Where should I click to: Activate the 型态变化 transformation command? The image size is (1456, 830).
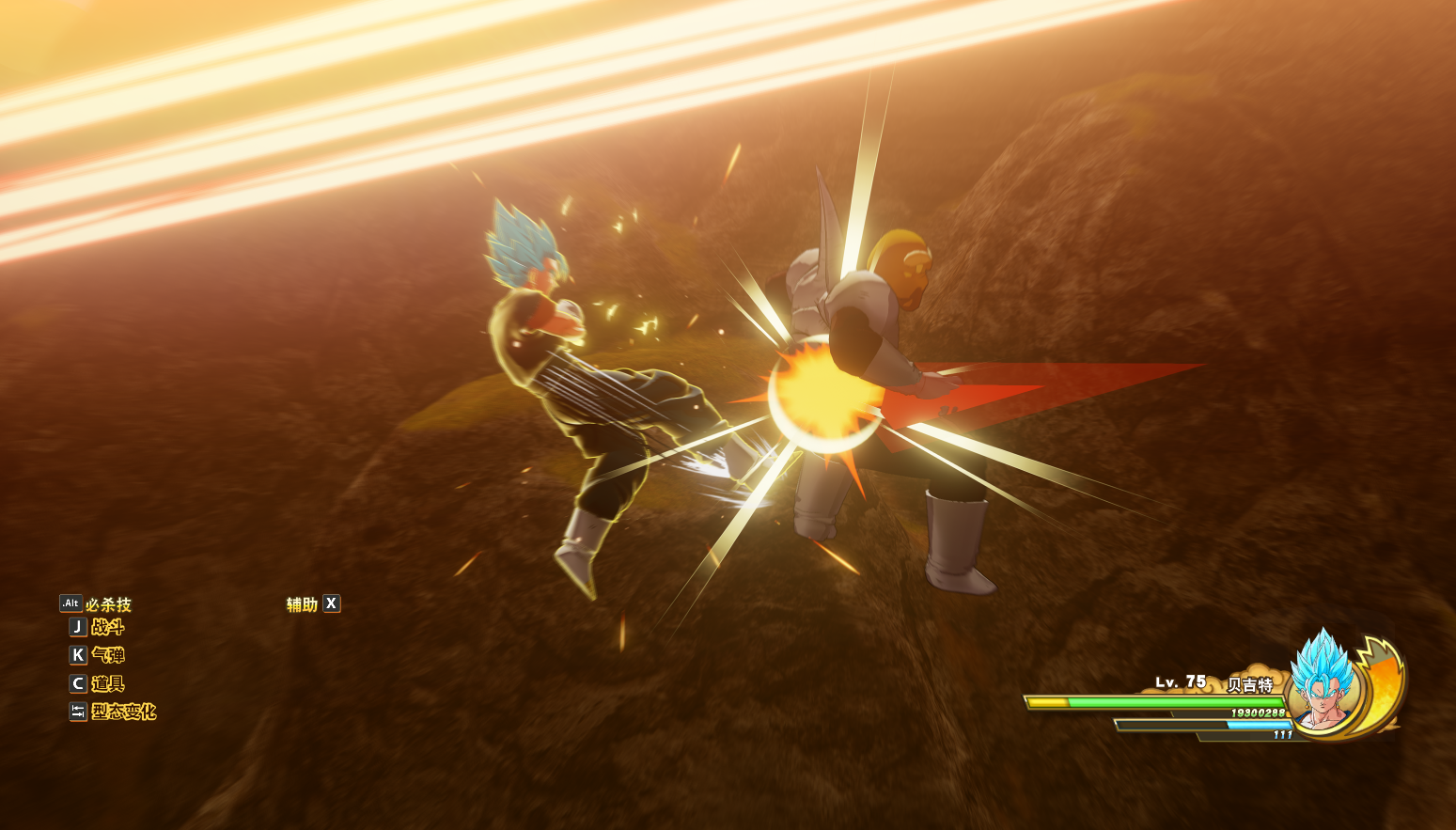coord(122,712)
